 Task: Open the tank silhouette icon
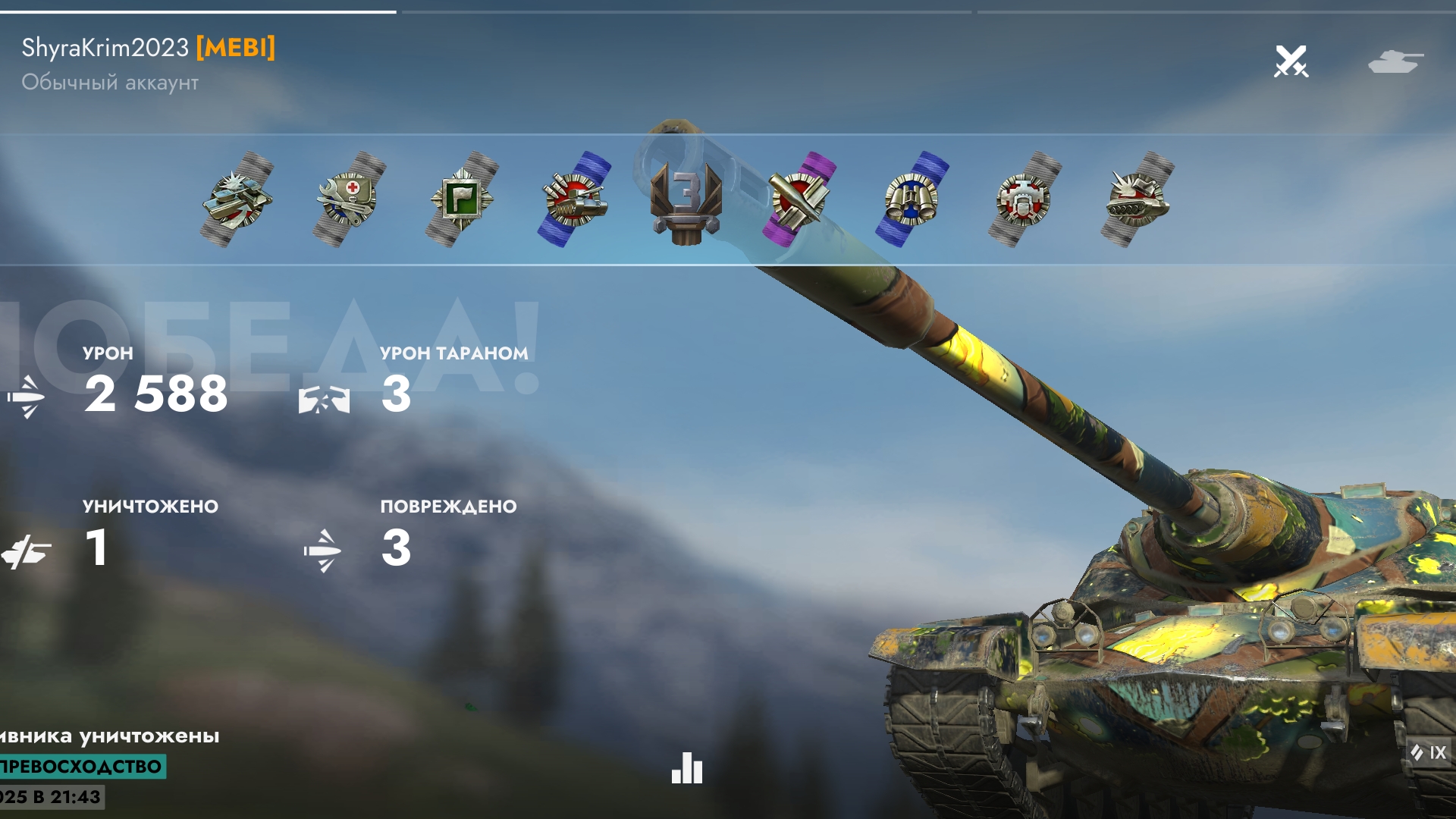point(1395,61)
